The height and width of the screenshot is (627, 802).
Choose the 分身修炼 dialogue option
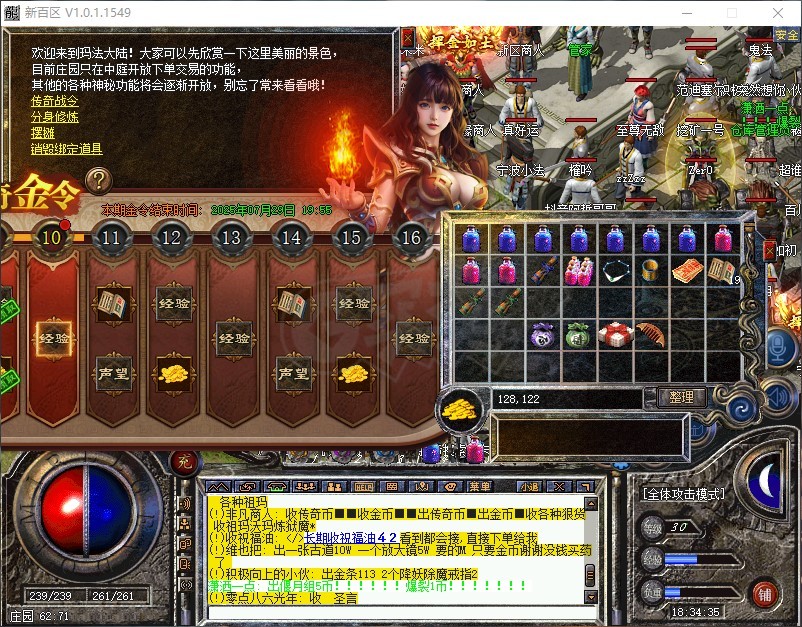tap(54, 117)
